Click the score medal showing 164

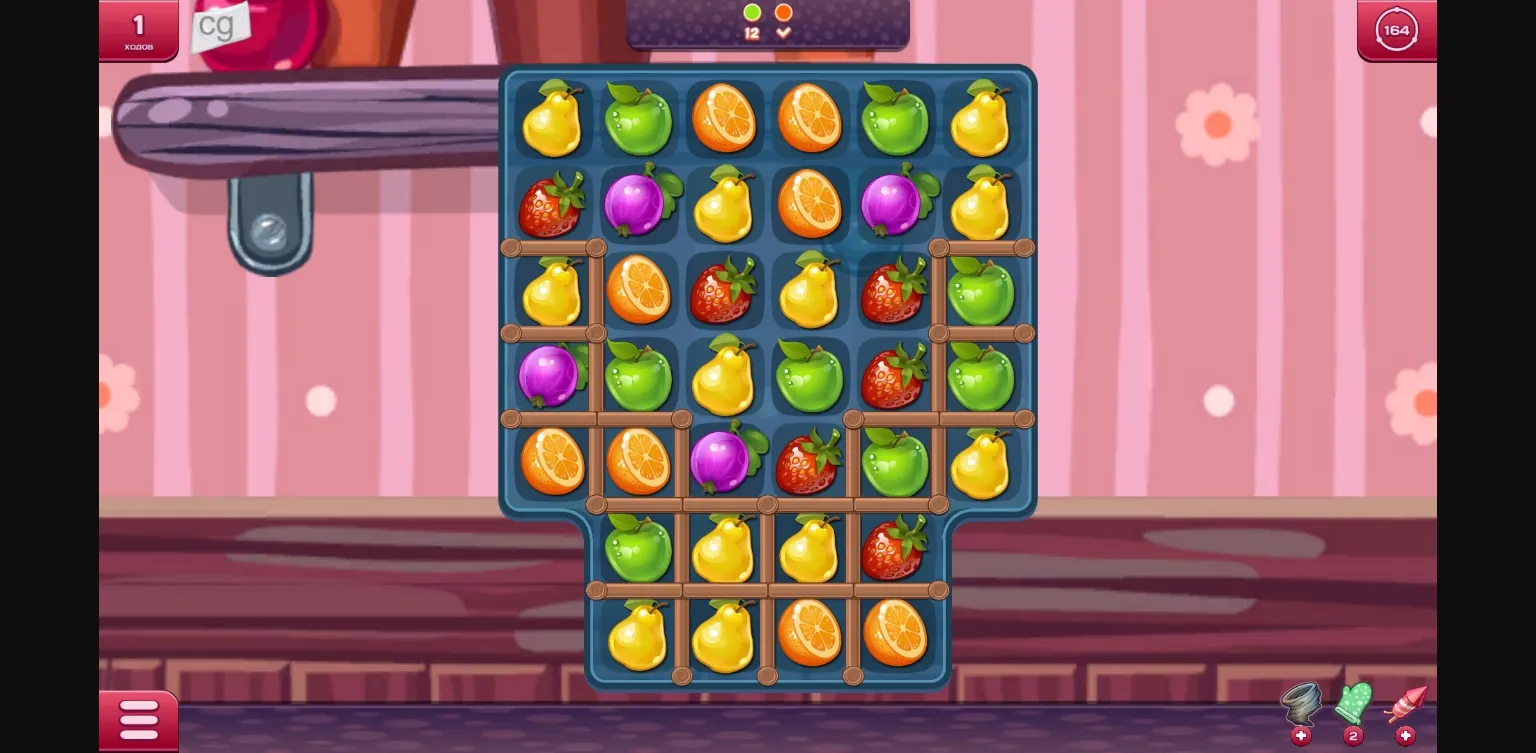[x=1396, y=30]
